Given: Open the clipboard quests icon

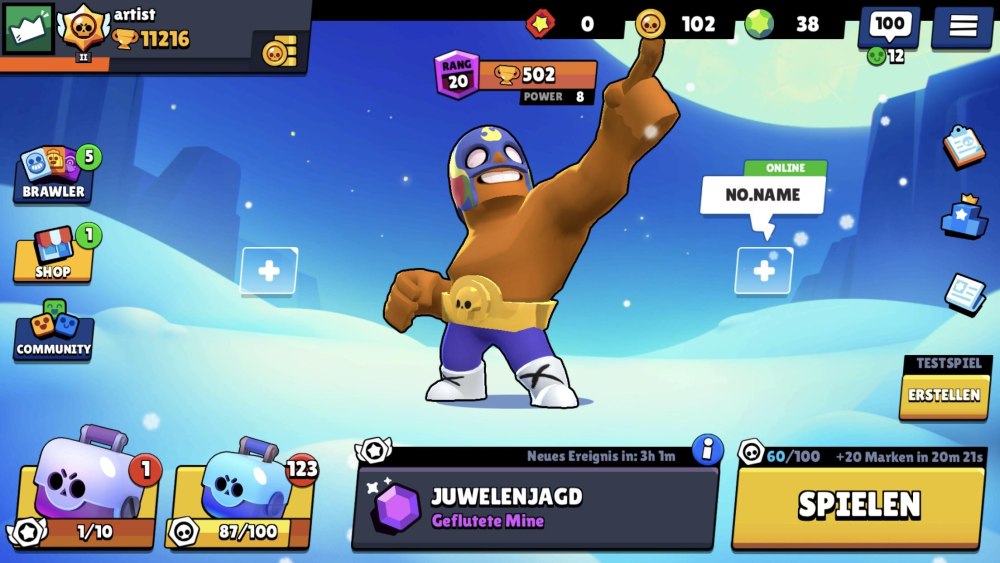Looking at the screenshot, I should 964,146.
